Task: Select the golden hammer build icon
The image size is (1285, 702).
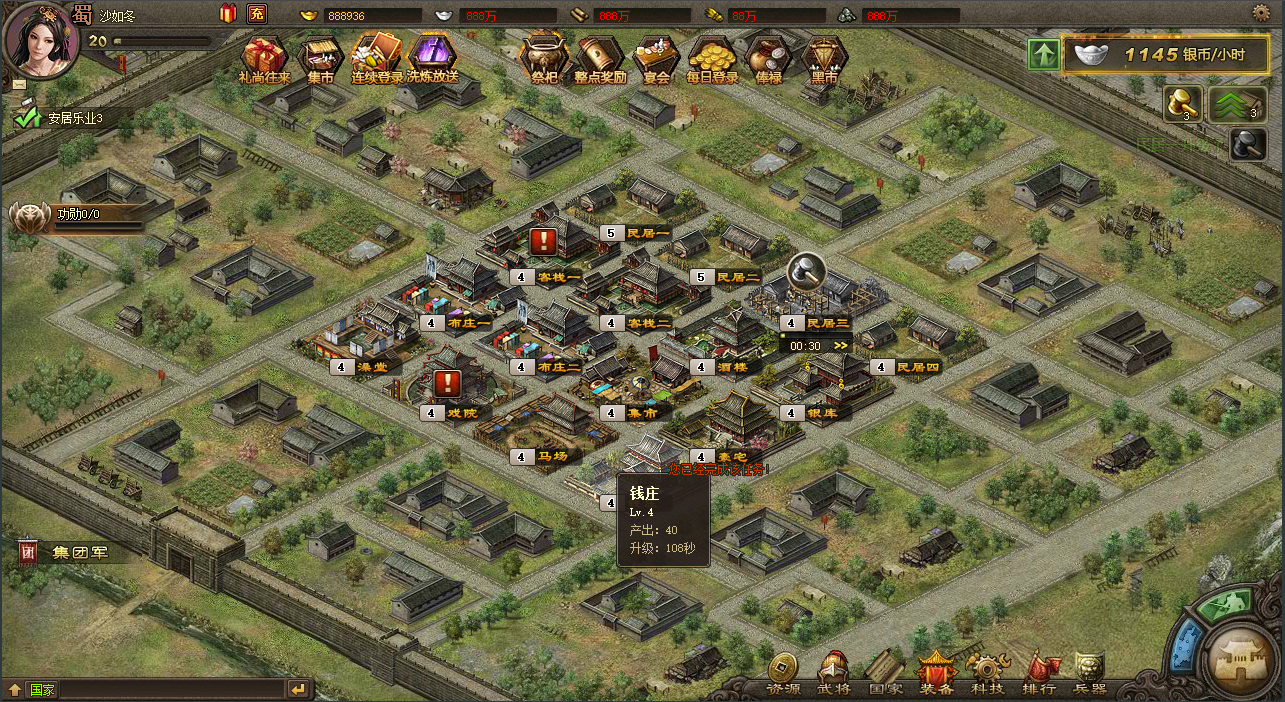Action: pyautogui.click(x=1182, y=103)
